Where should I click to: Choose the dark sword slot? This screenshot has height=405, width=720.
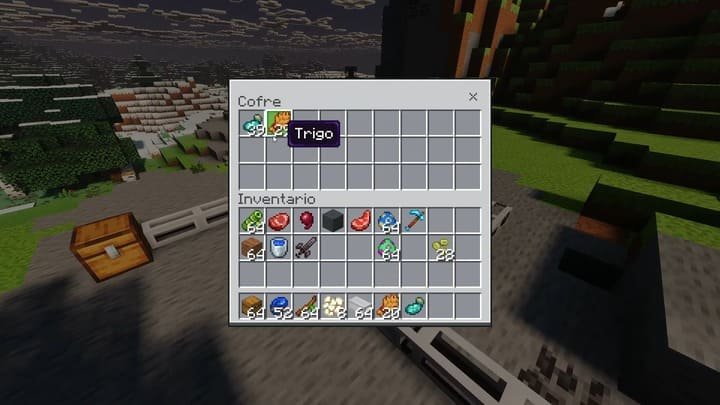[305, 247]
